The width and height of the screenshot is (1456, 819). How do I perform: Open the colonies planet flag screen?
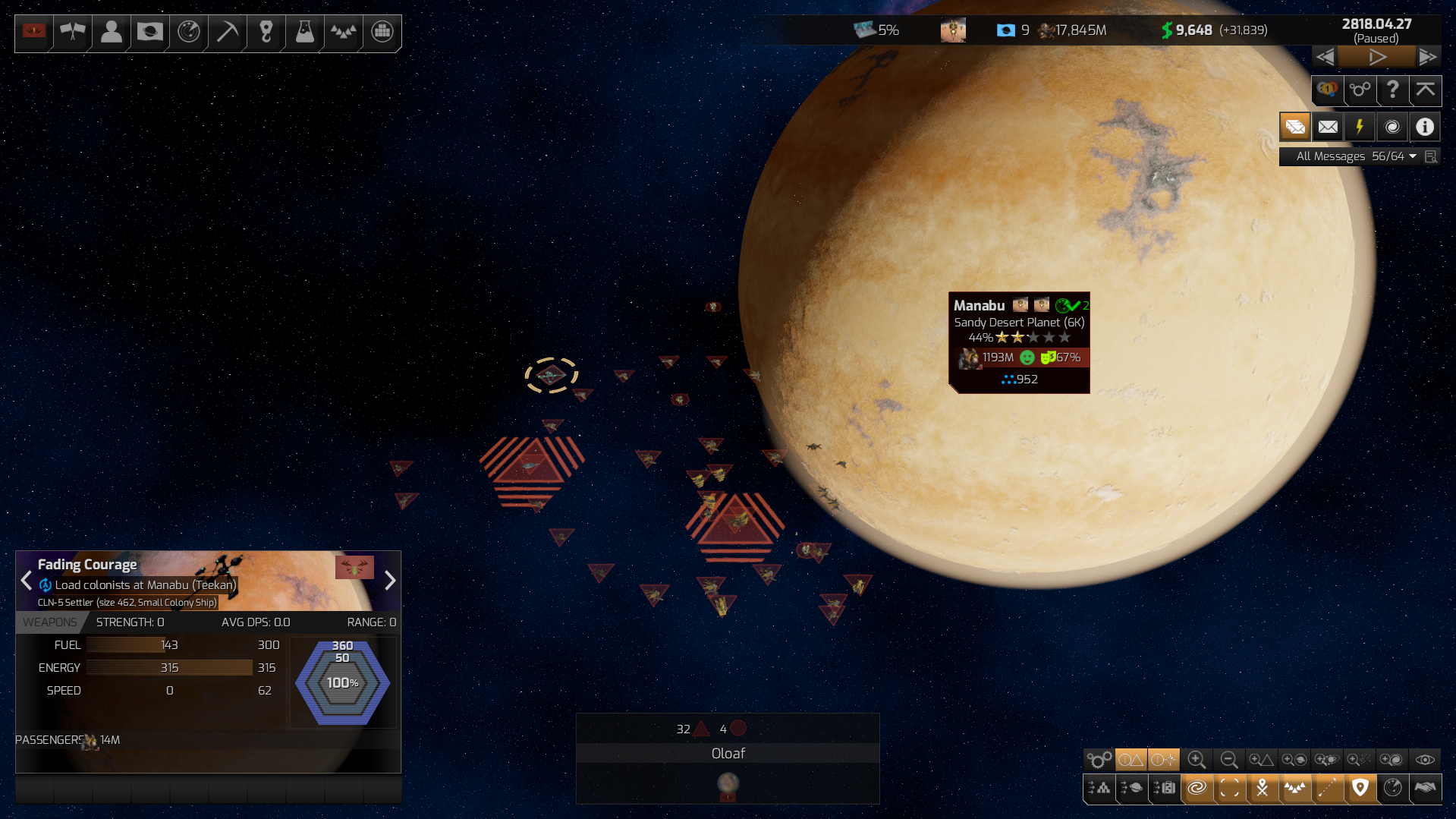[149, 32]
